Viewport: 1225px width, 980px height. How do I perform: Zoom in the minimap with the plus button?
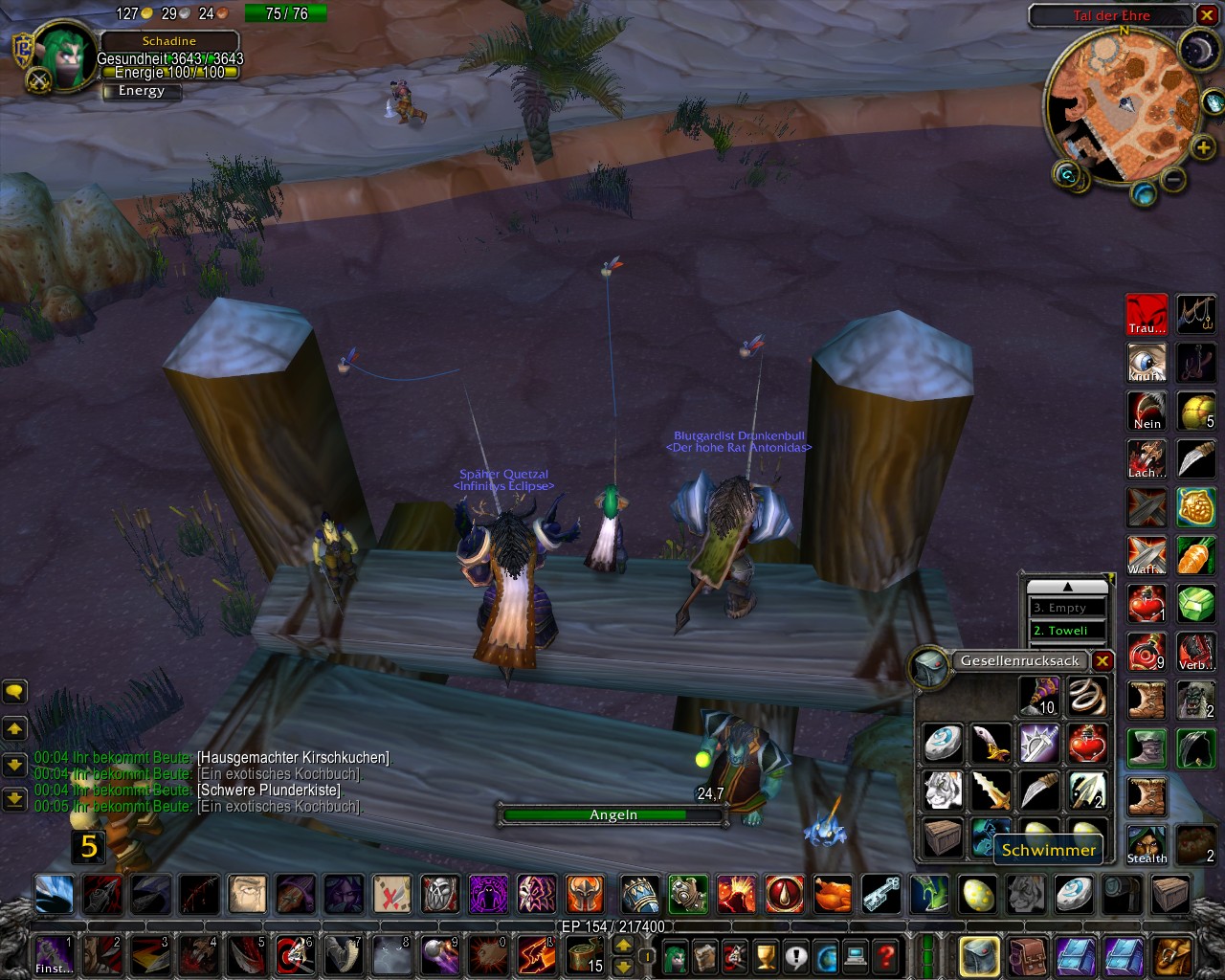1202,148
